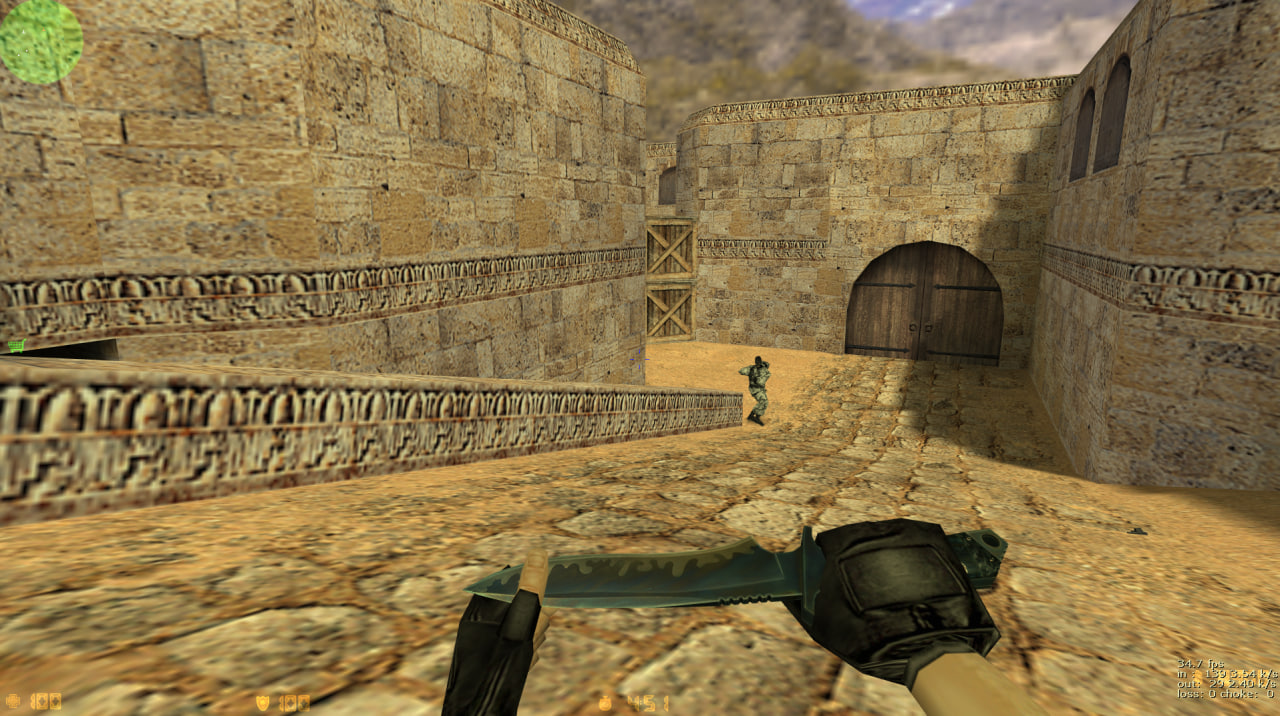Click the green circular radar
This screenshot has width=1280, height=716.
point(40,40)
